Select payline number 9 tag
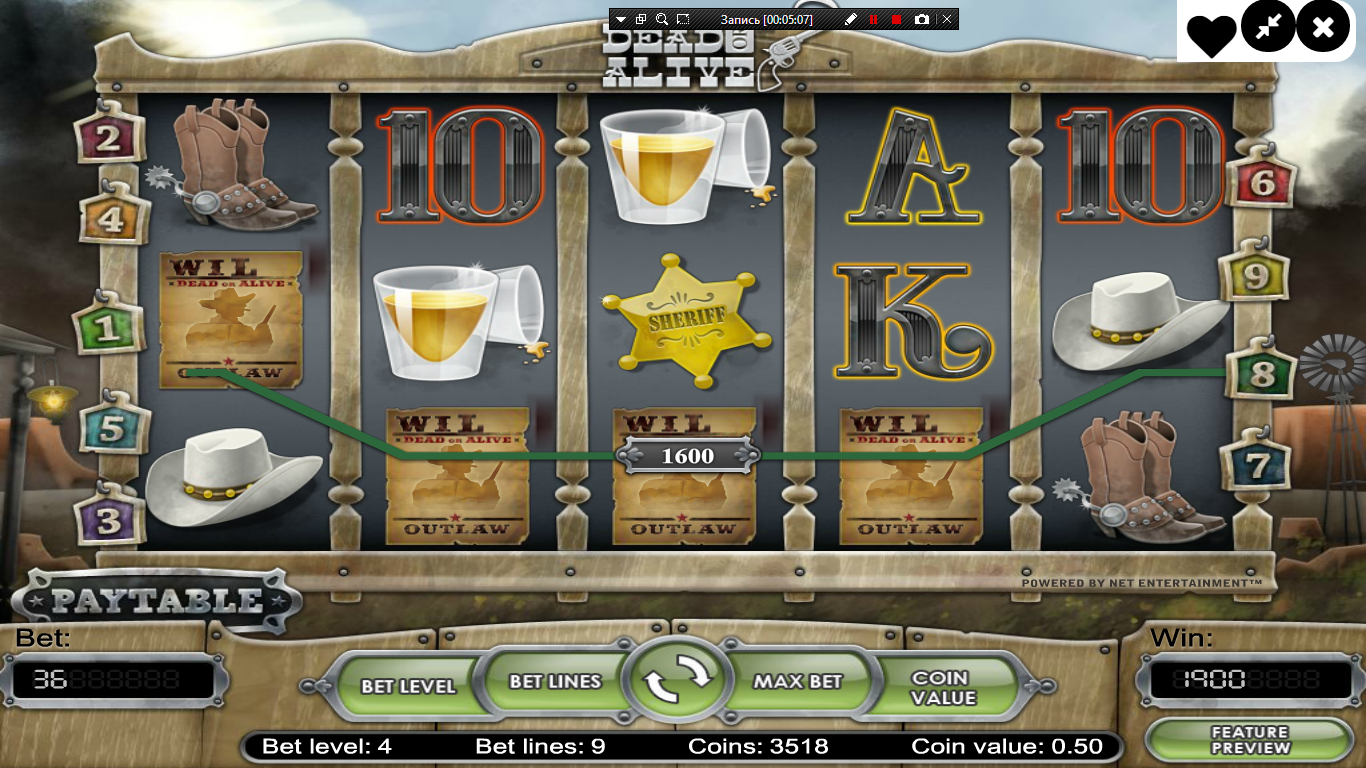Image resolution: width=1366 pixels, height=768 pixels. pos(1255,274)
